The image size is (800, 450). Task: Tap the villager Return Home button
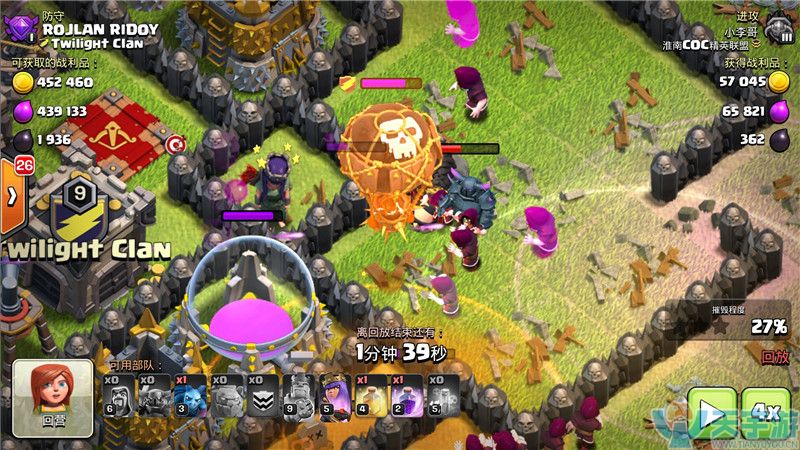tap(52, 398)
